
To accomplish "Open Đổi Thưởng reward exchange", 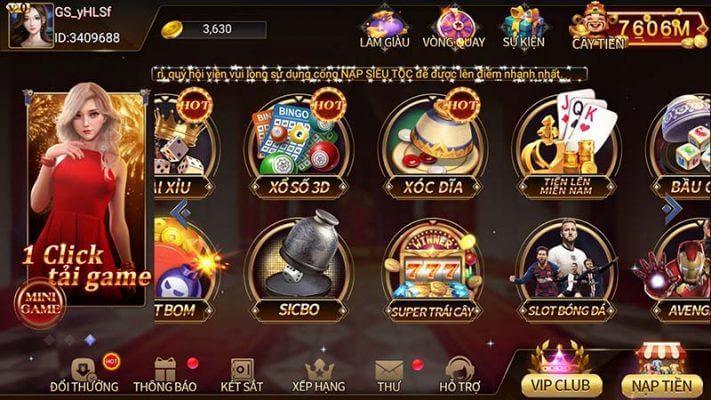I will (x=84, y=375).
